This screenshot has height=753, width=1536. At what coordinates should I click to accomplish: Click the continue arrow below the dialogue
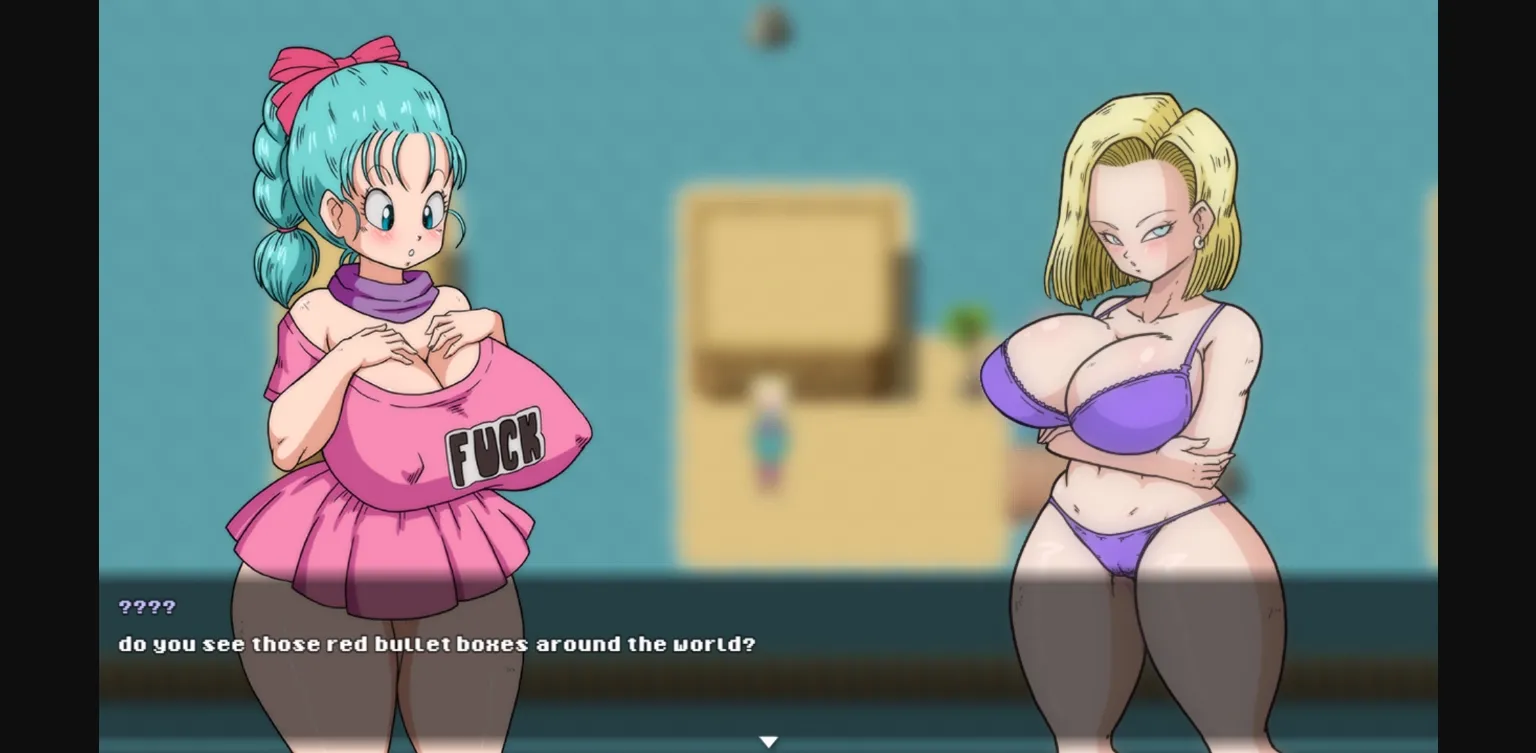768,740
